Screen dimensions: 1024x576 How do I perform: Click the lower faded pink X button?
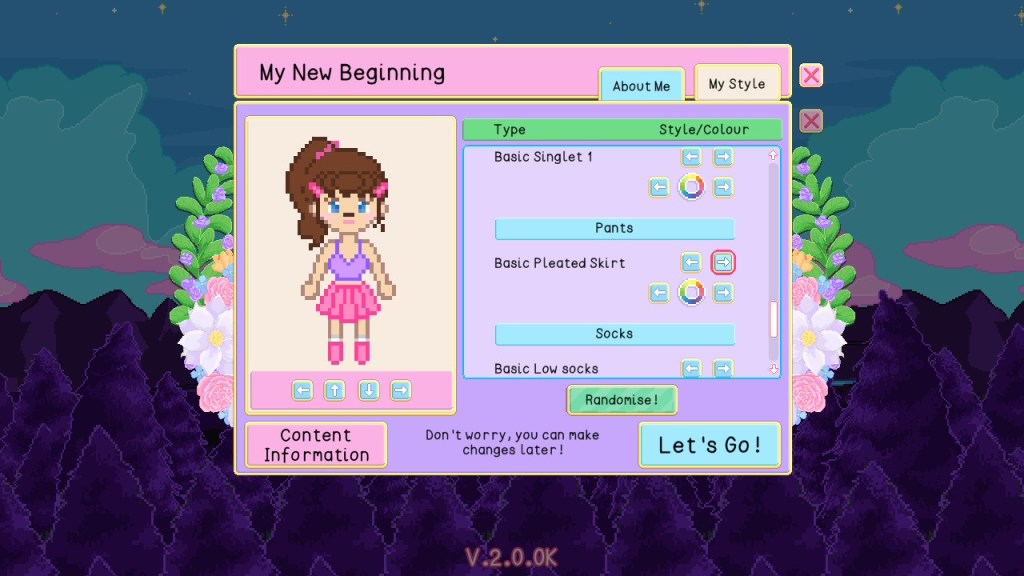point(811,121)
